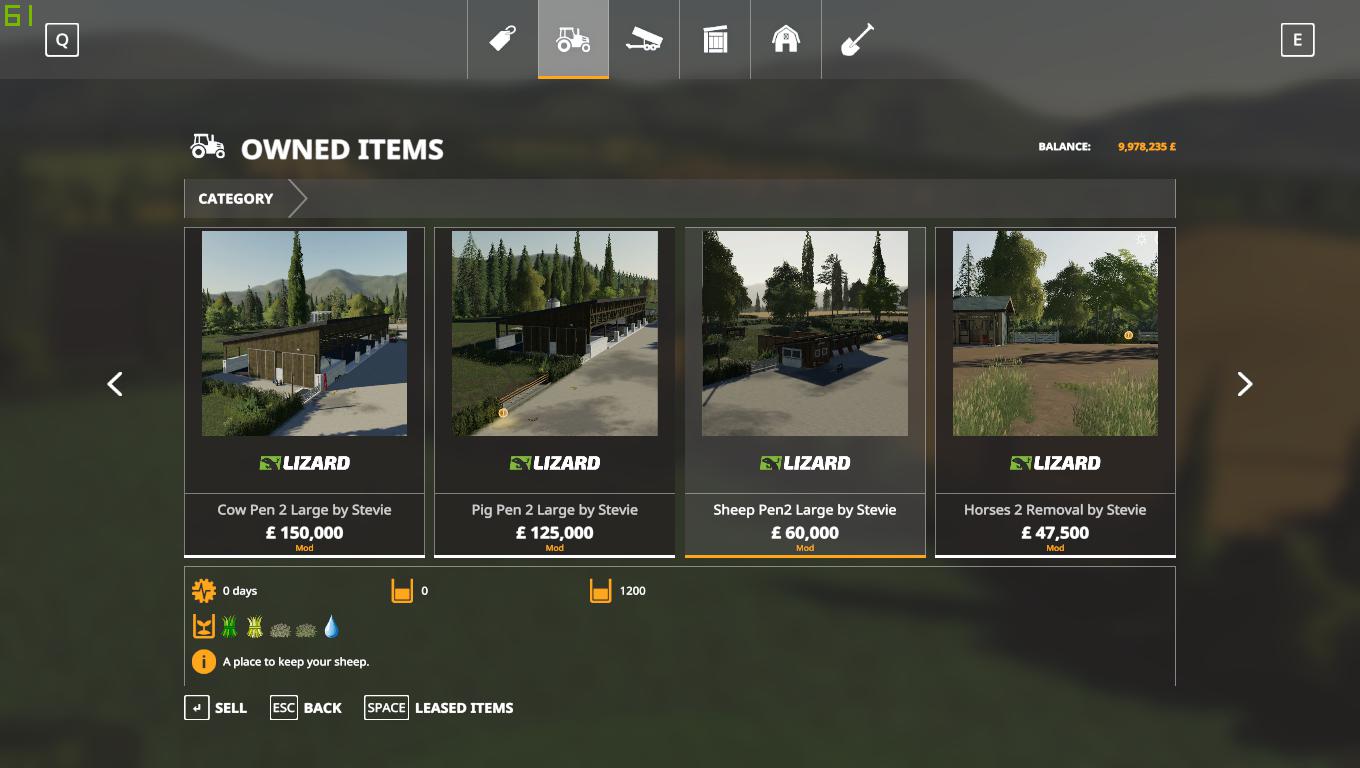1360x768 pixels.
Task: Show previous items with left arrow
Action: tap(115, 384)
